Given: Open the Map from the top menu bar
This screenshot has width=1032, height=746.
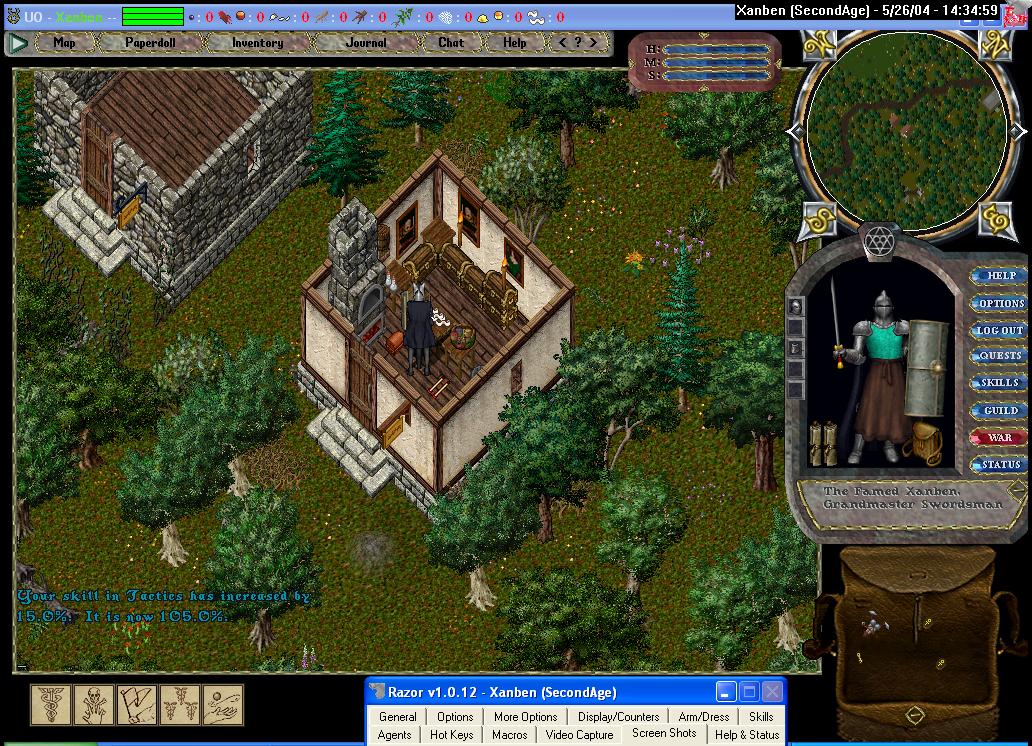Looking at the screenshot, I should point(64,43).
